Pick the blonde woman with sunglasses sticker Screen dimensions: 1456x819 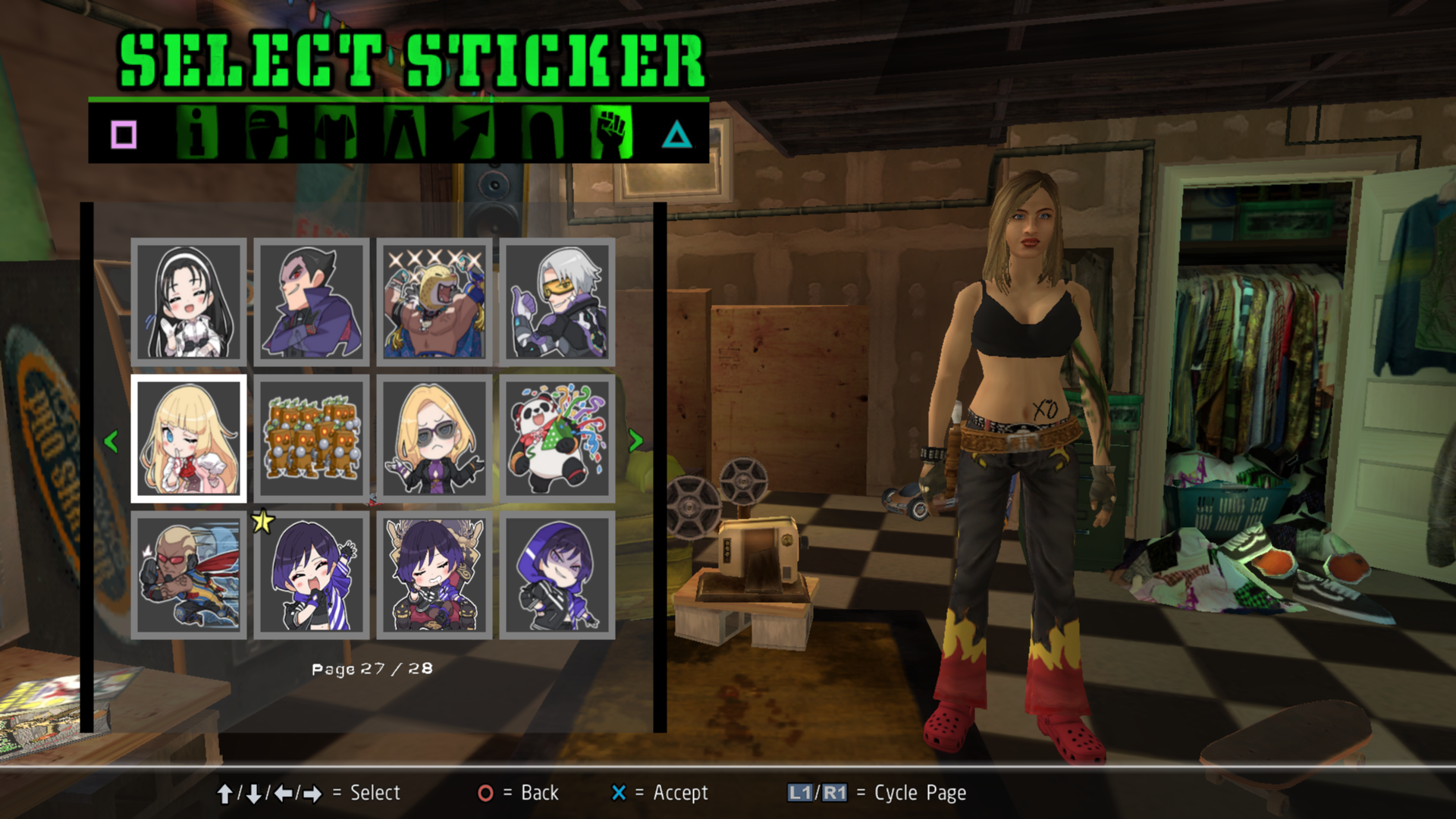pos(435,438)
